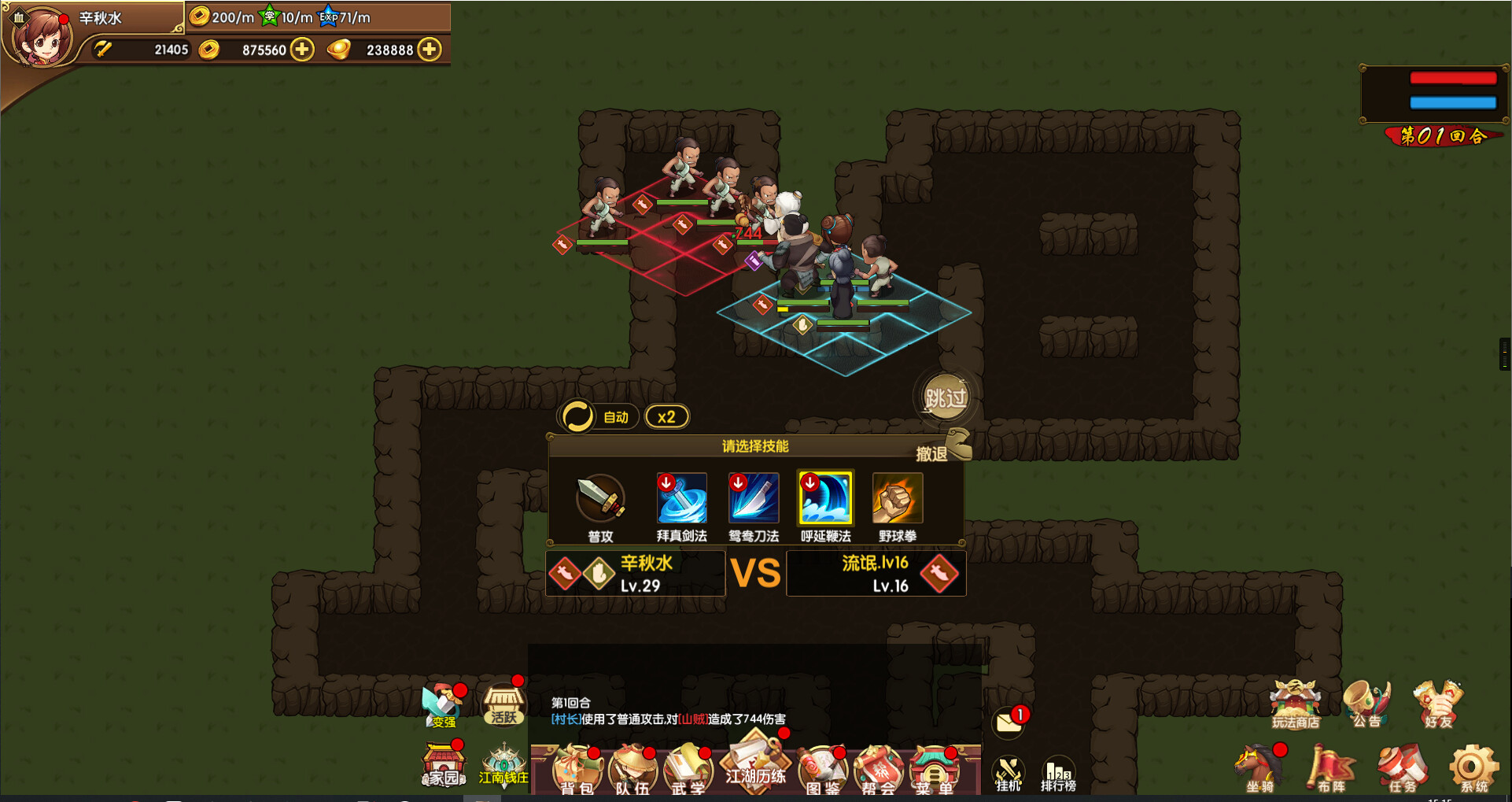
Task: Toggle the x2 battle speed
Action: (x=667, y=416)
